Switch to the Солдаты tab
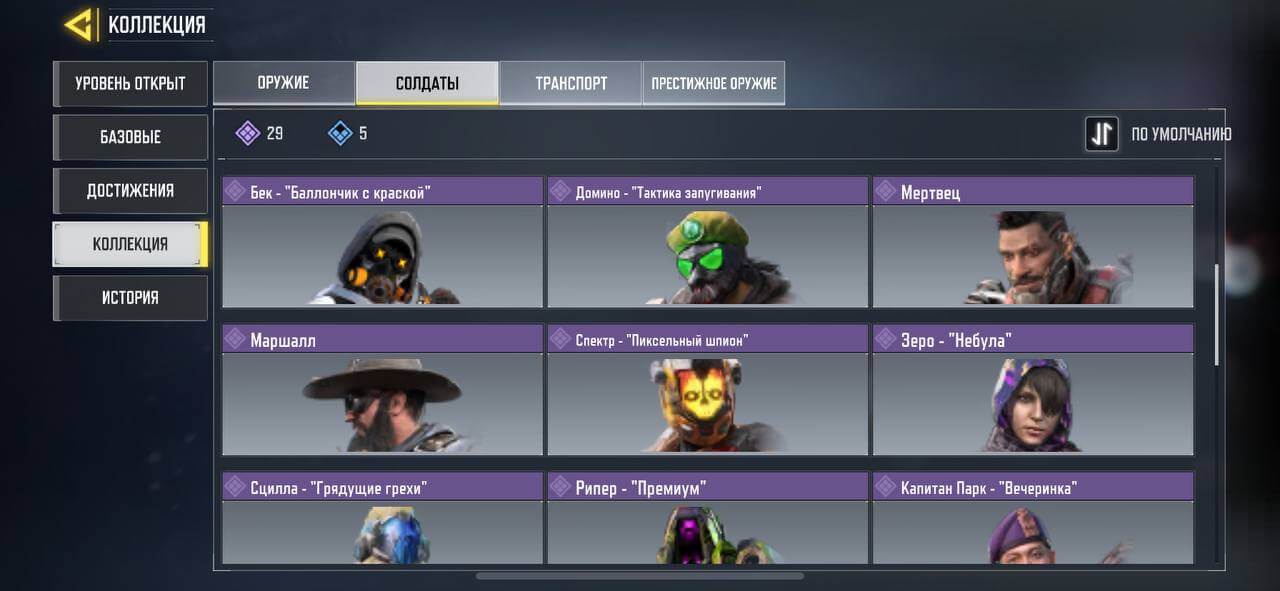 coord(427,83)
